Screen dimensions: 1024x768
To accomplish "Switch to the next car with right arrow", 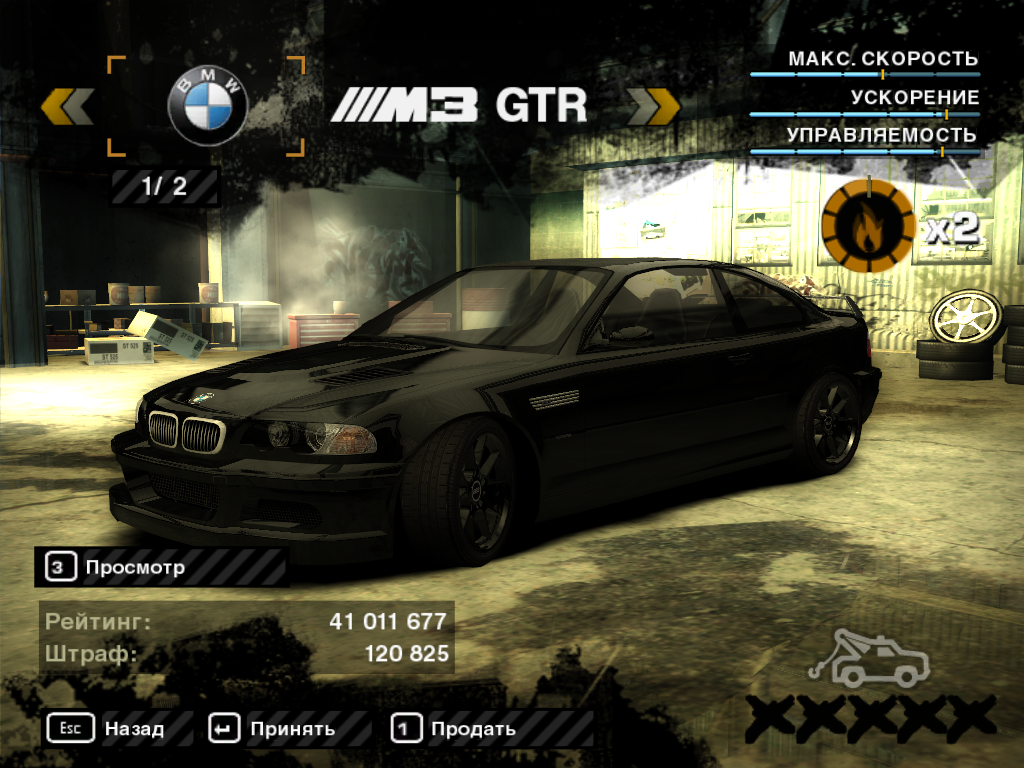I will [653, 106].
